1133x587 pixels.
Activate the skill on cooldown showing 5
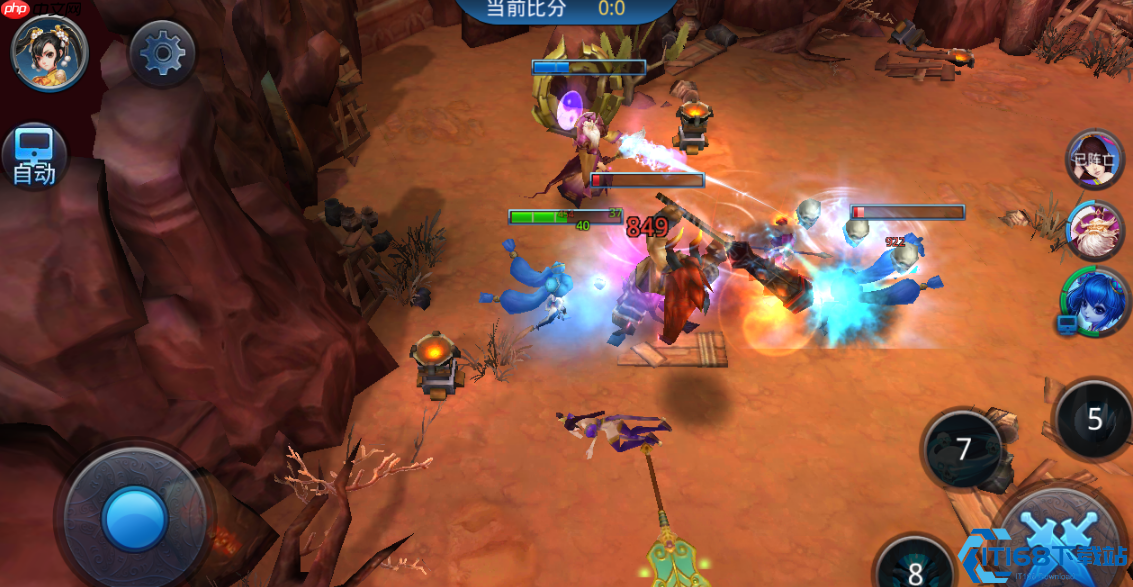click(x=1094, y=419)
